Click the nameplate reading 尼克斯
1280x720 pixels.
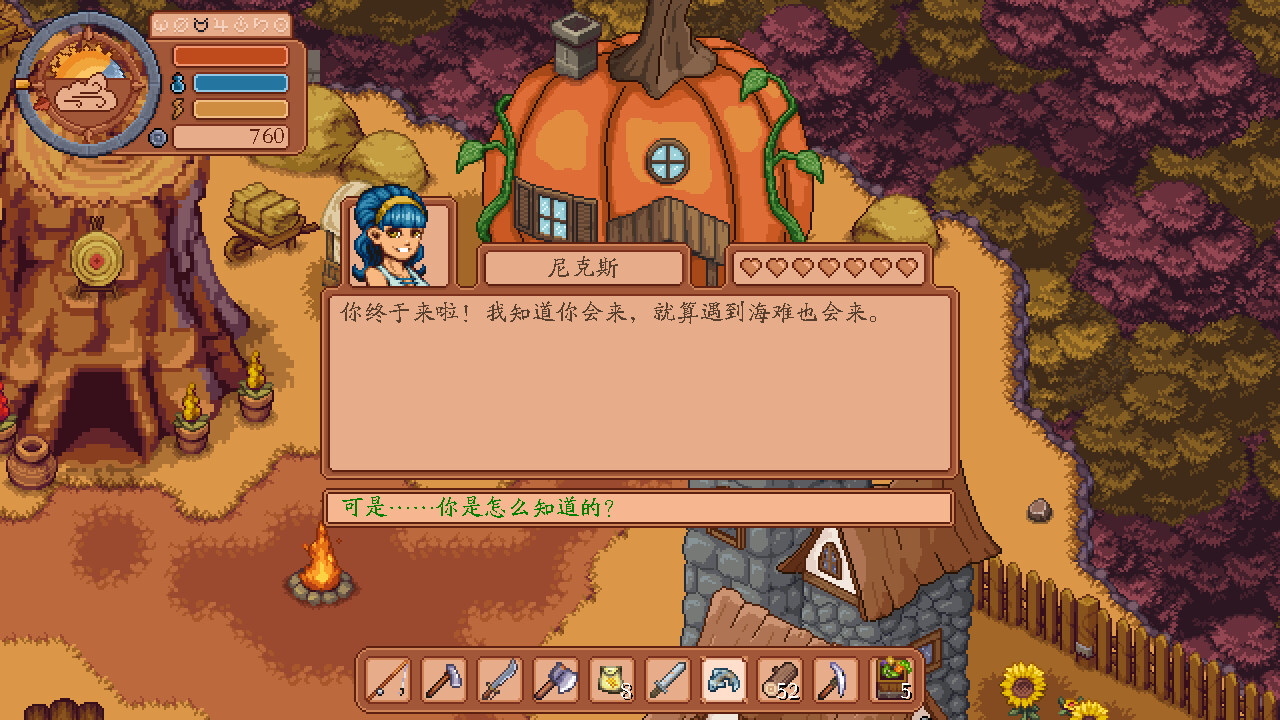coord(583,267)
